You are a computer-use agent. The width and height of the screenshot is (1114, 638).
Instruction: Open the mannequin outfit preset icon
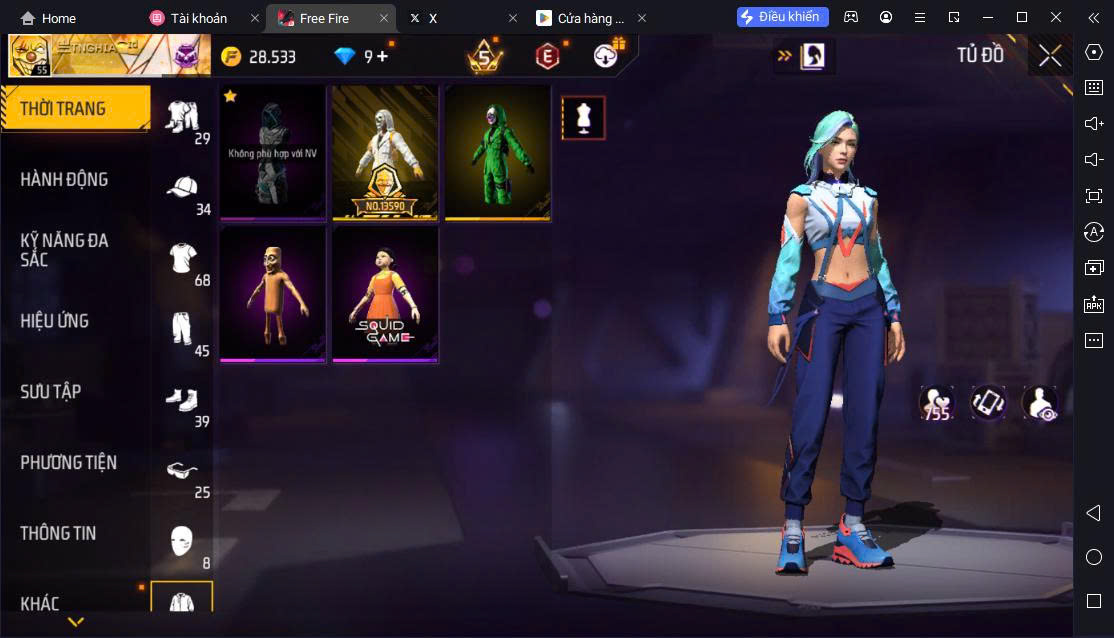click(583, 118)
